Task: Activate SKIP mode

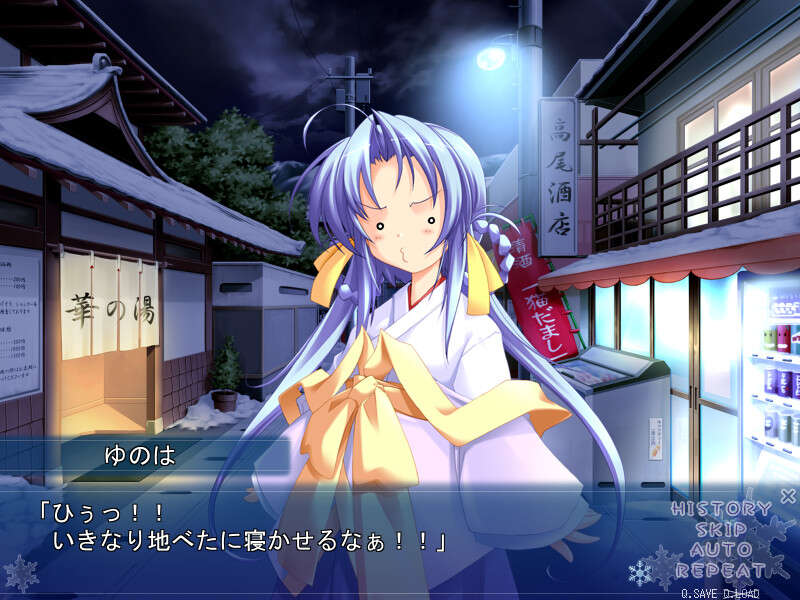Action: click(x=720, y=529)
